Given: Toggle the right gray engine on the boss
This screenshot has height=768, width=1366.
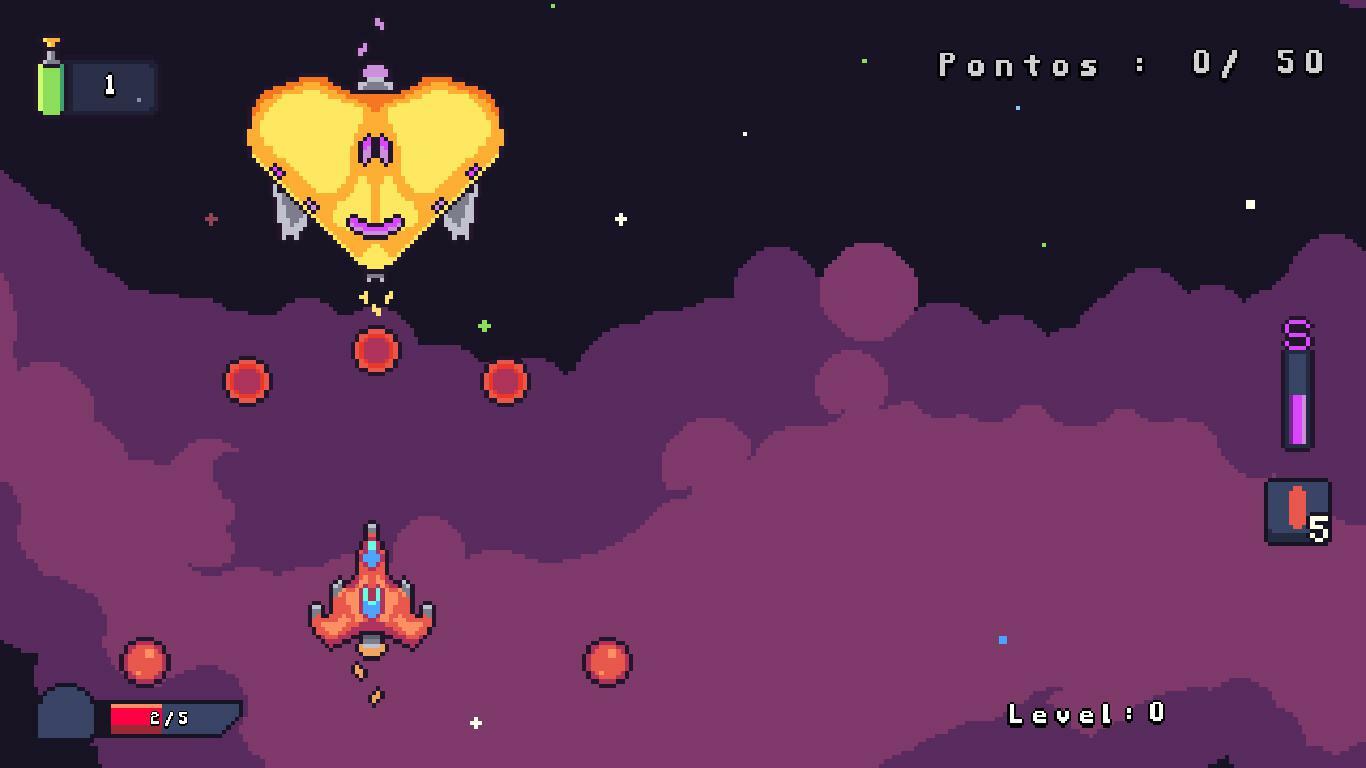Looking at the screenshot, I should 460,215.
